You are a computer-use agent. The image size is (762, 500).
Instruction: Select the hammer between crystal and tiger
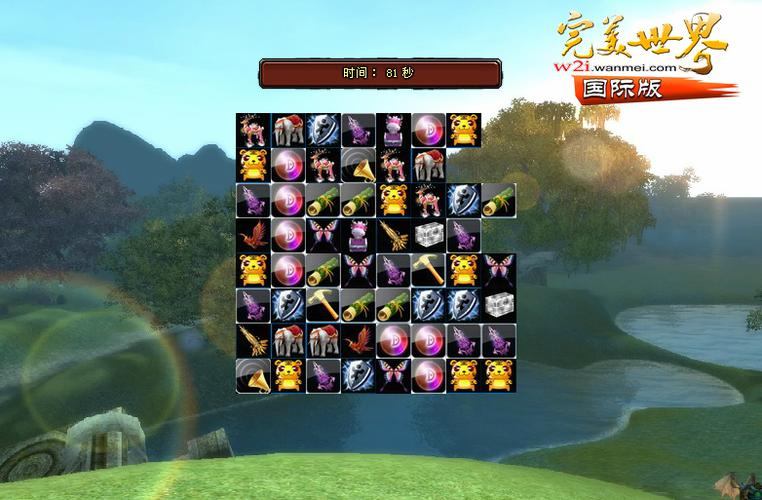click(x=427, y=270)
